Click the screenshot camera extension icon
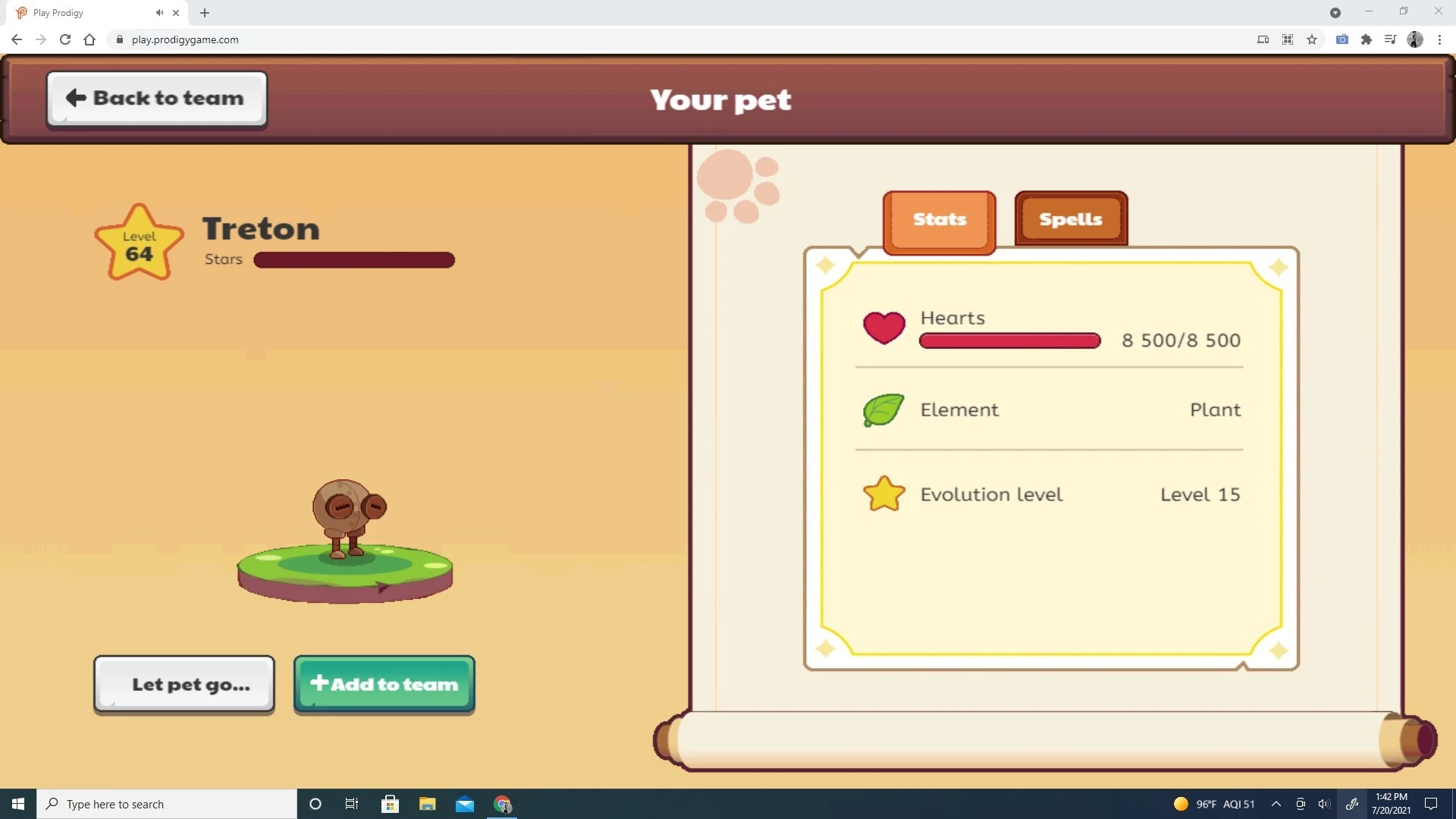This screenshot has height=819, width=1456. [x=1341, y=39]
